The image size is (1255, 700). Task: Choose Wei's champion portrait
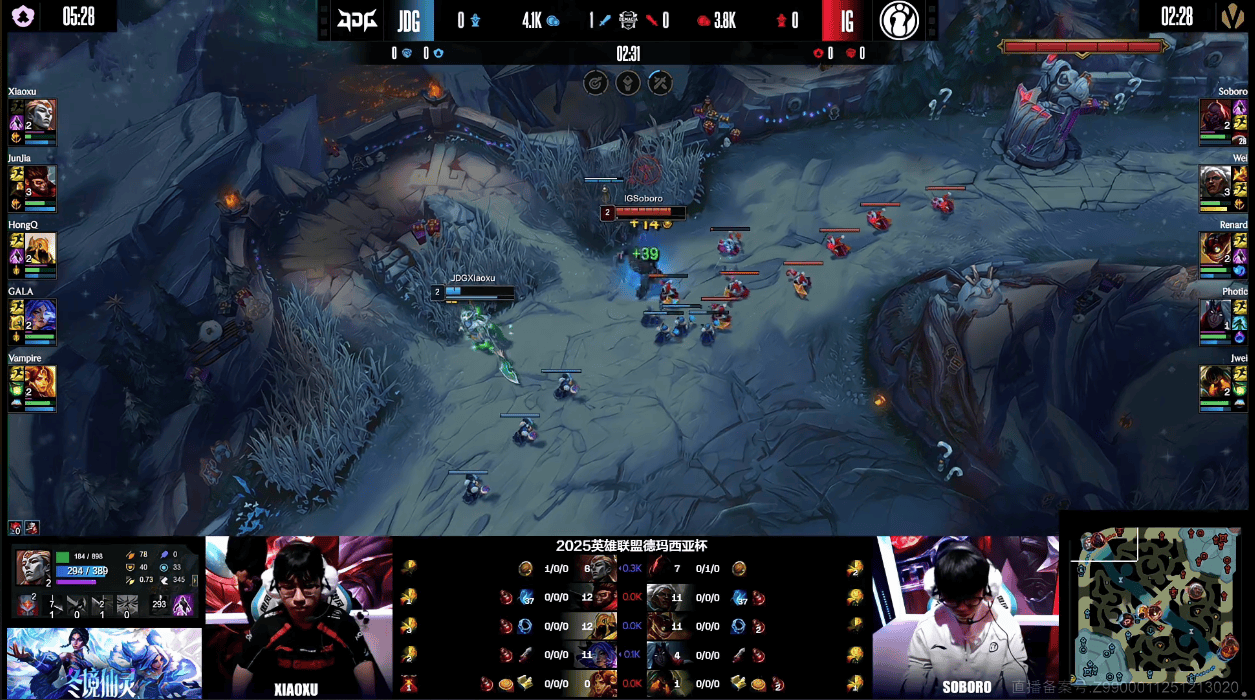(1215, 181)
